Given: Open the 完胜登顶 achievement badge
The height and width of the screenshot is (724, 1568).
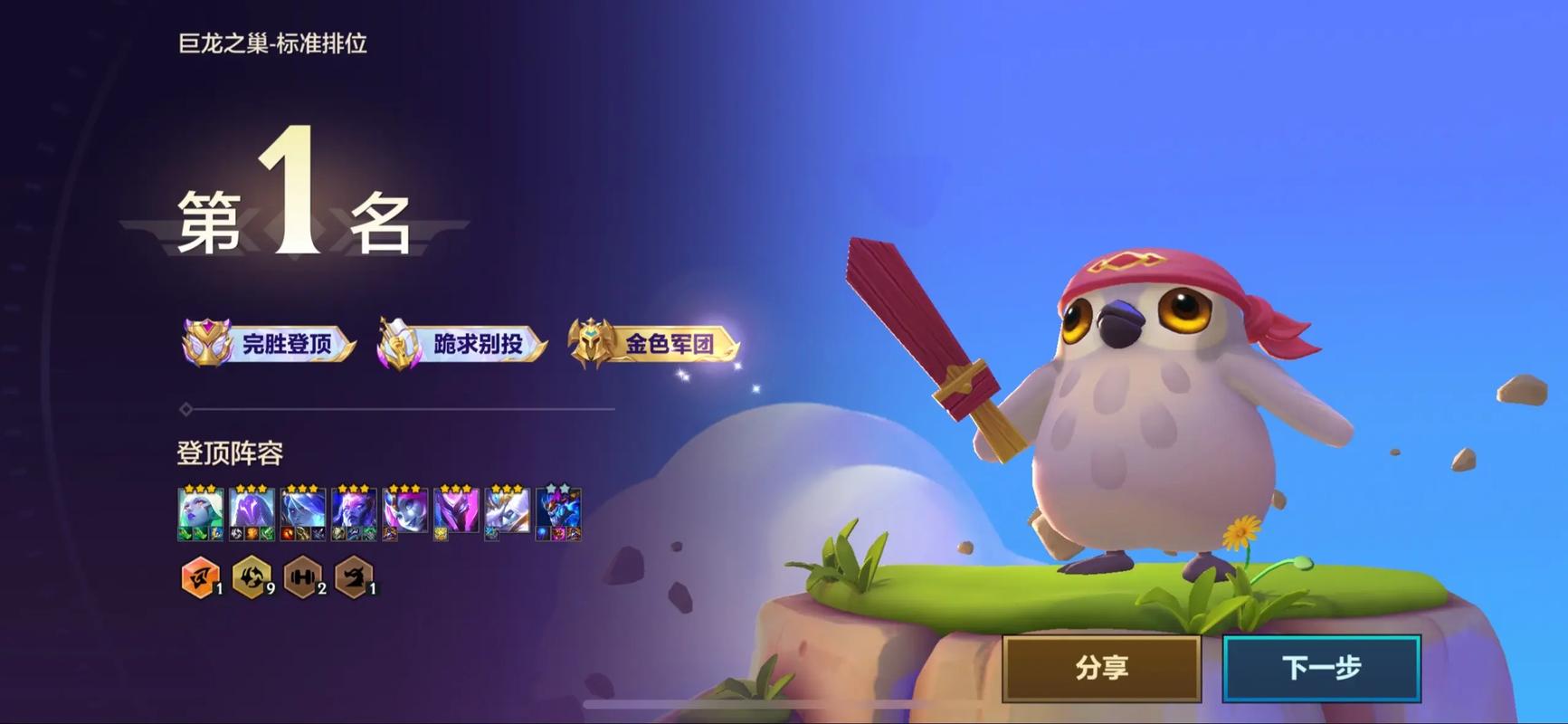Looking at the screenshot, I should [x=269, y=344].
